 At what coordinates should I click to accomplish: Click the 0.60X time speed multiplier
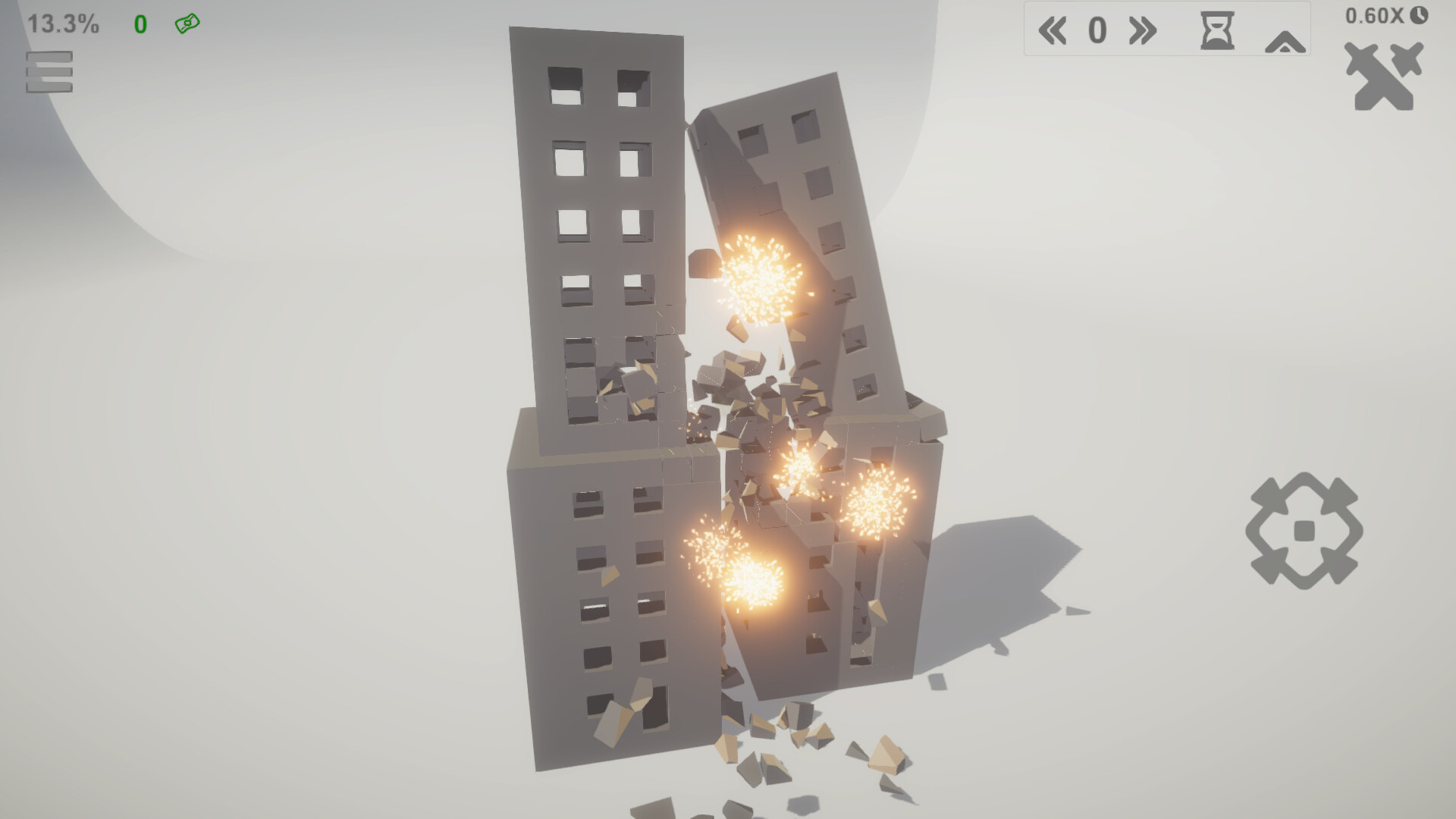coord(1376,17)
